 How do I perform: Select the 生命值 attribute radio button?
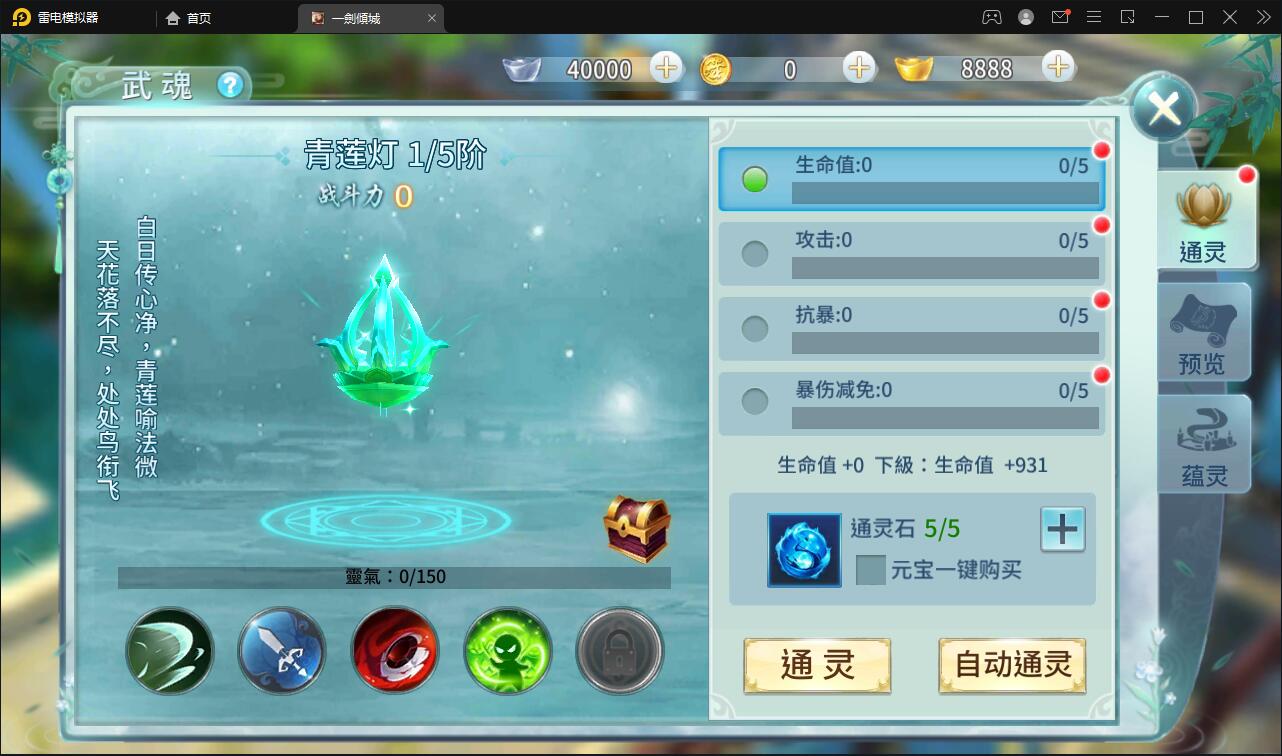click(757, 178)
